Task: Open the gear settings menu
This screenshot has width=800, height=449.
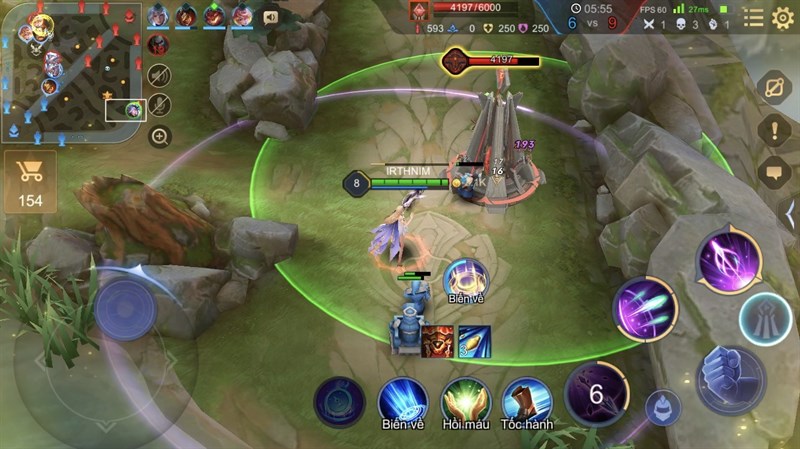Action: [x=783, y=17]
